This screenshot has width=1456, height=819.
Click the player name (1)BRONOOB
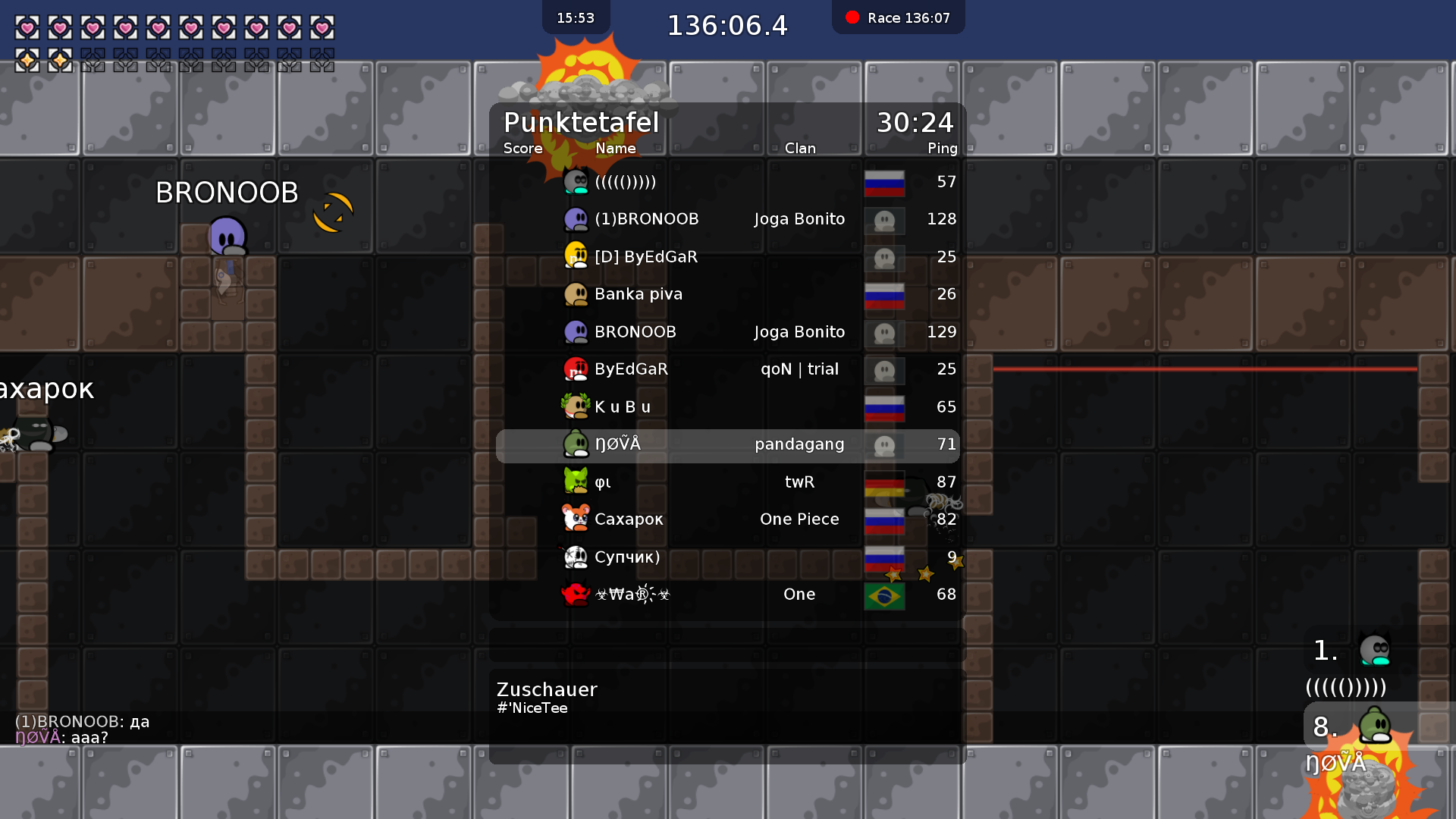click(648, 219)
